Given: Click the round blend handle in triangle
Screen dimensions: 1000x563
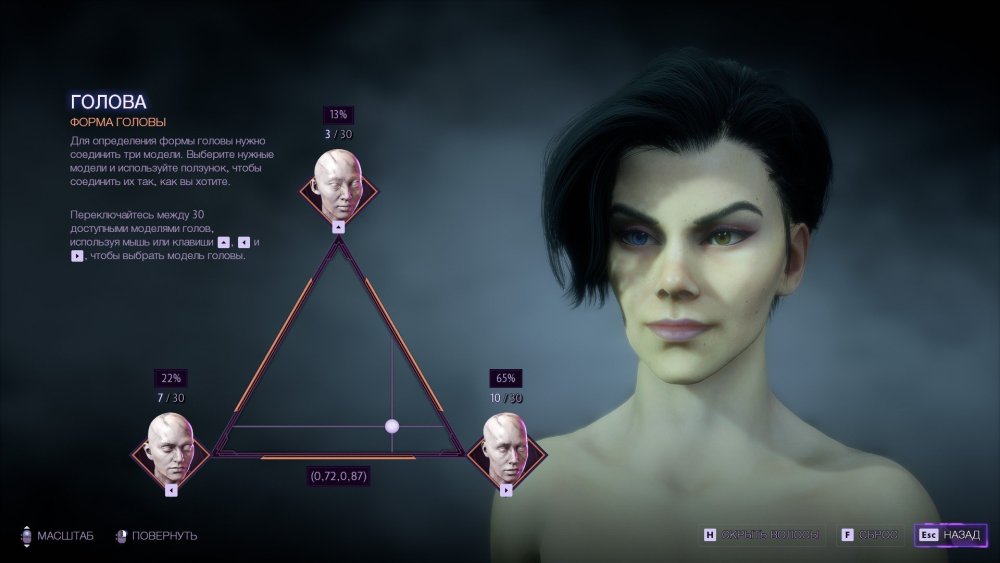Looking at the screenshot, I should pos(392,427).
